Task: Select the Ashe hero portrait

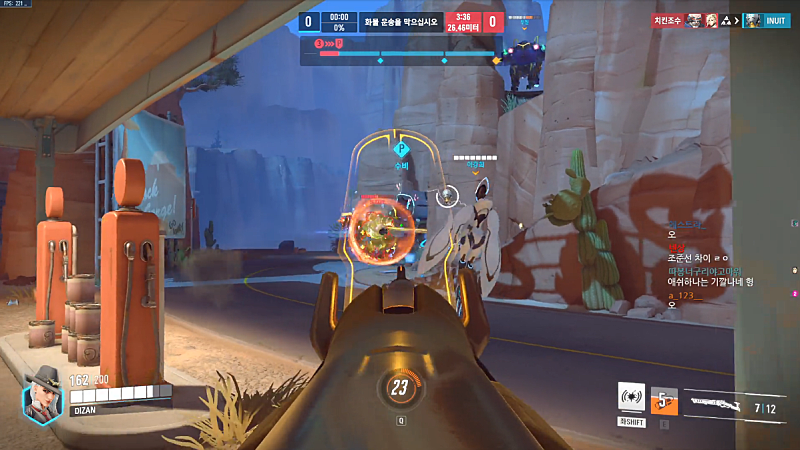Action: coord(42,398)
